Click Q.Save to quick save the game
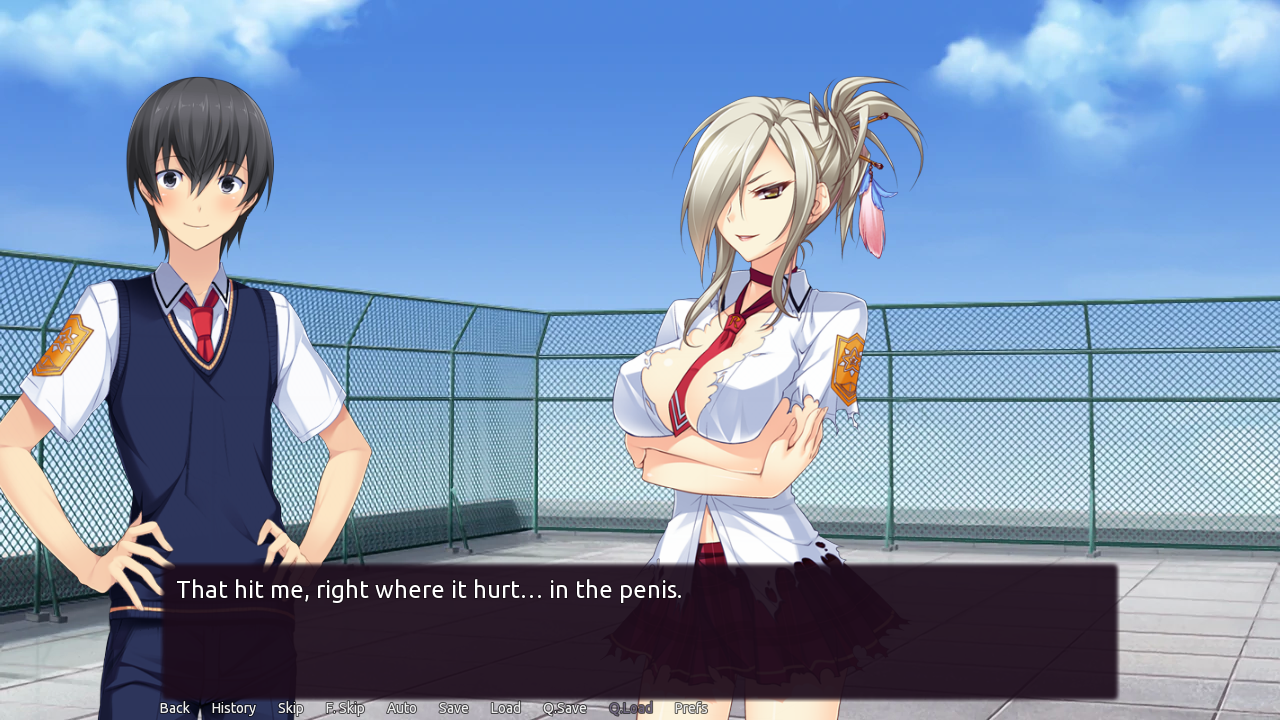 point(564,707)
